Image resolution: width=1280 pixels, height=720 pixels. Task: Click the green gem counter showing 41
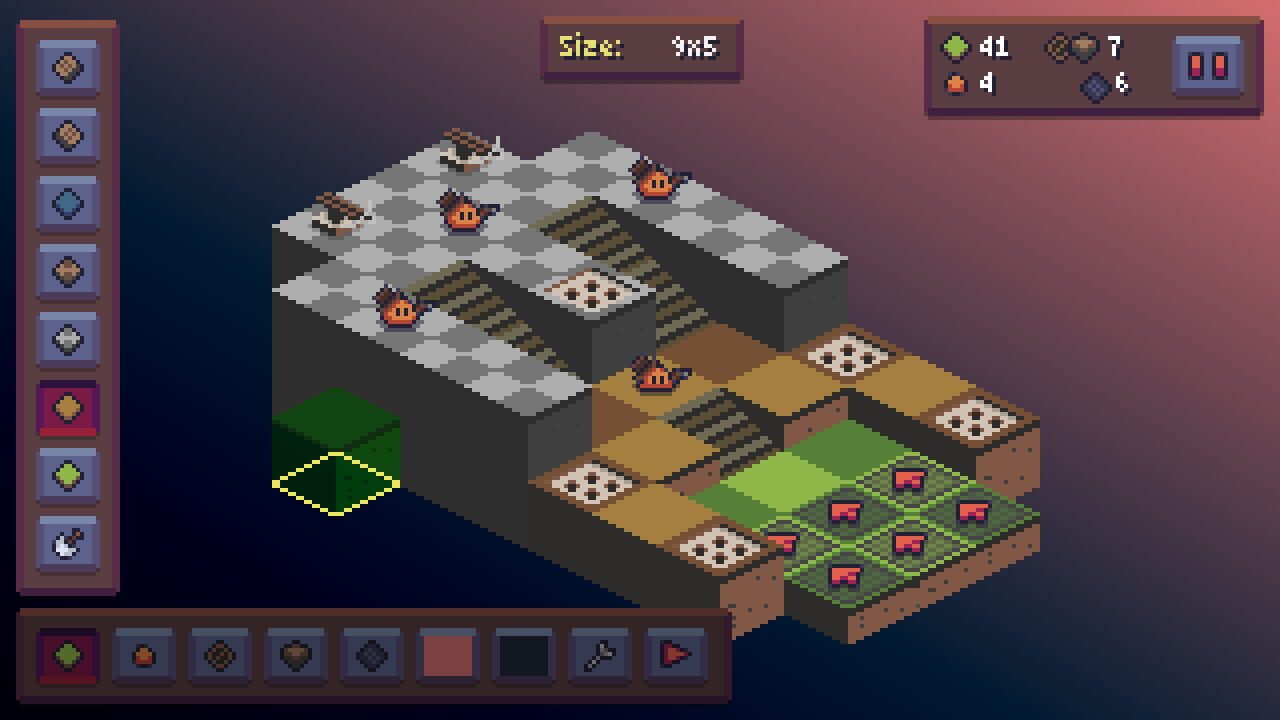pos(975,47)
